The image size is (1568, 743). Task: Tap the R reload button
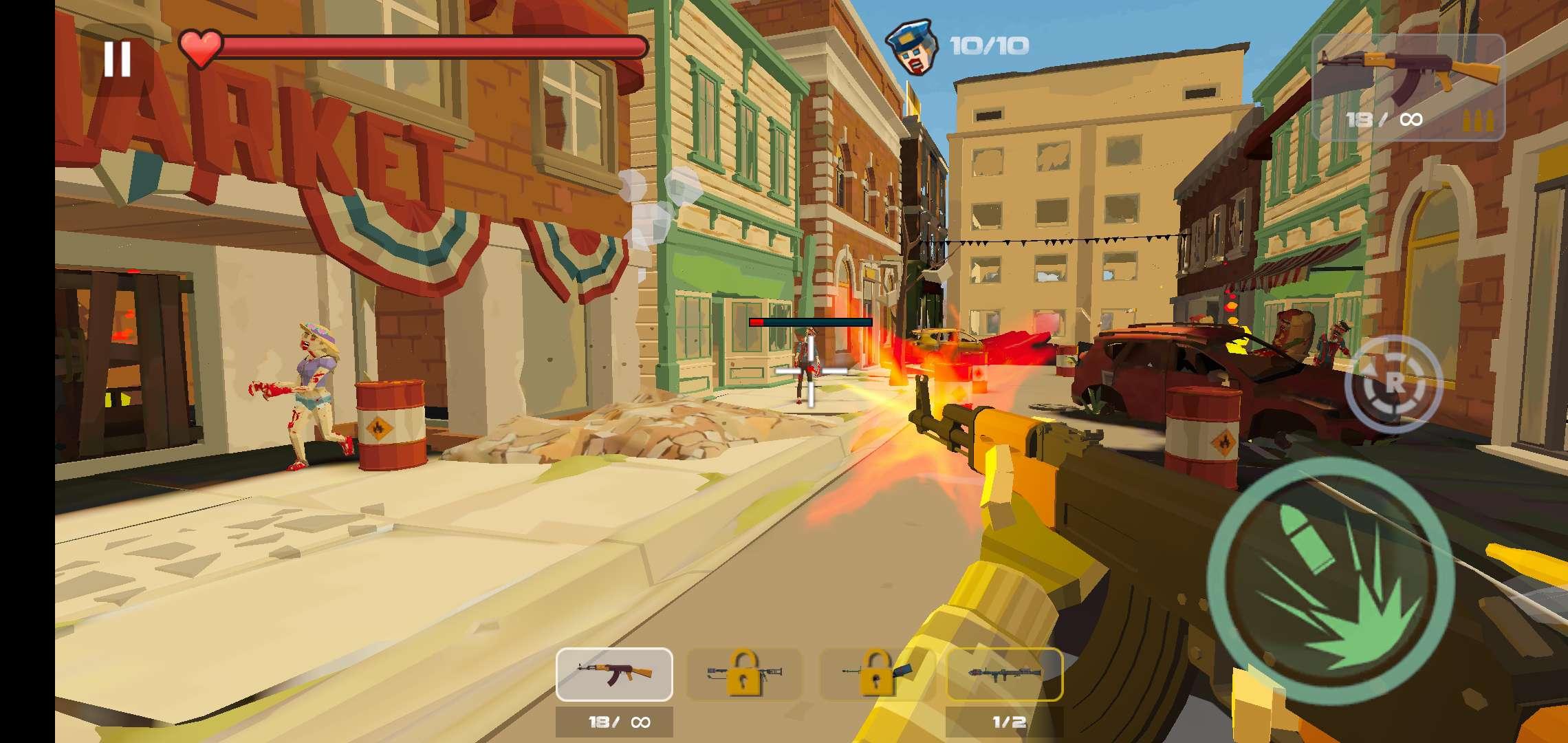pos(1393,384)
